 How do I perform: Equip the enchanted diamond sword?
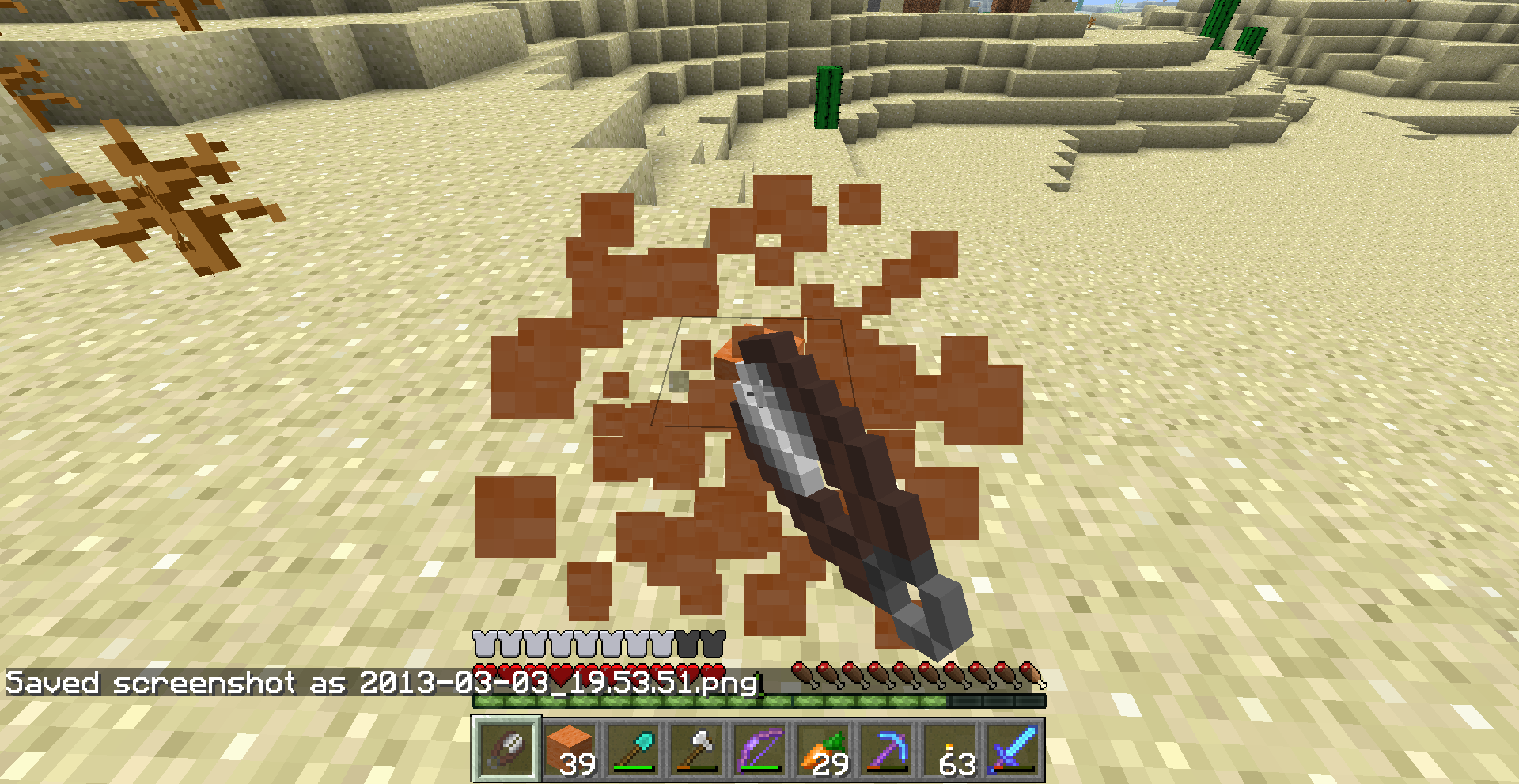1013,748
